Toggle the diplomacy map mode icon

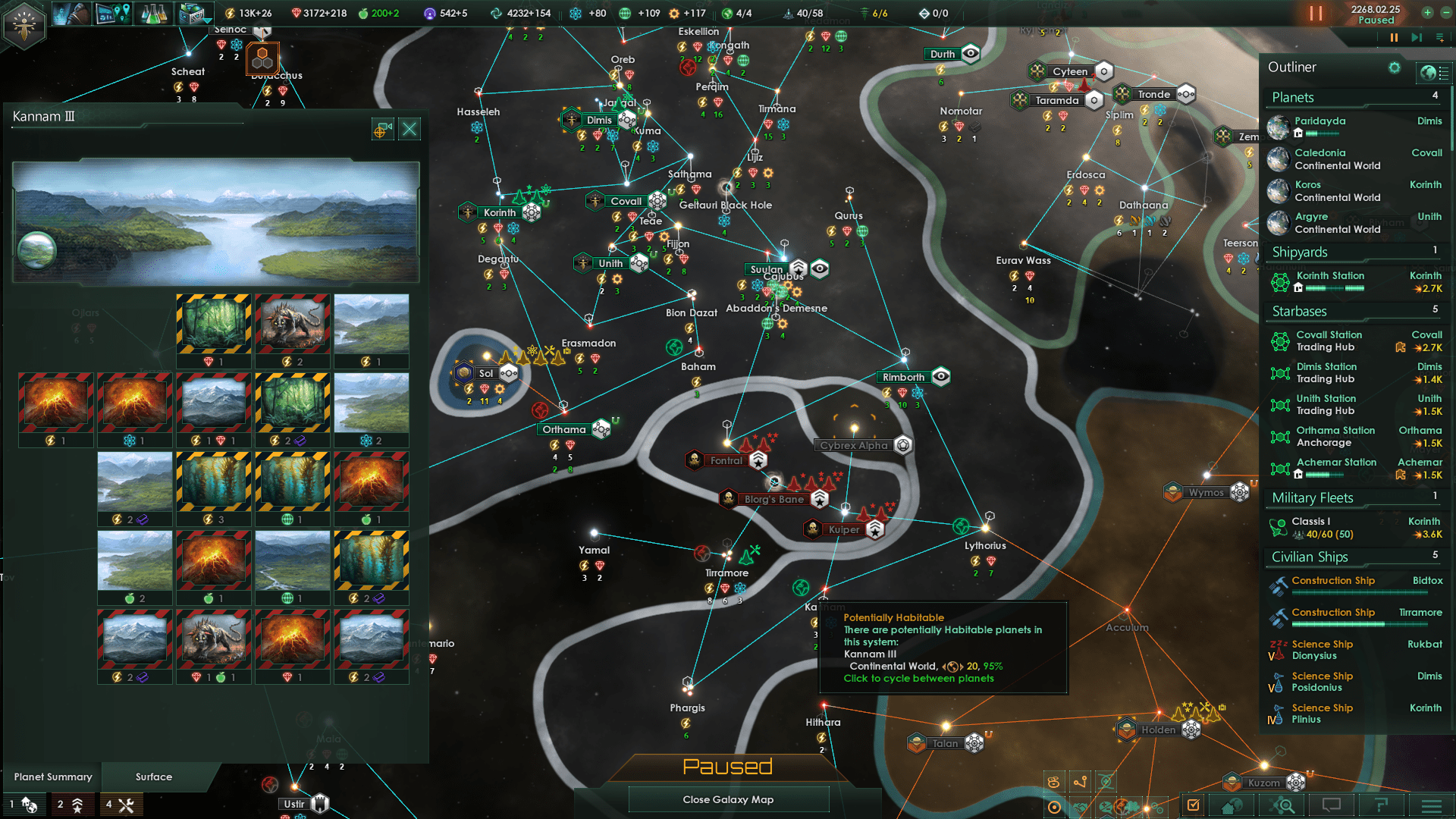[x=1081, y=807]
